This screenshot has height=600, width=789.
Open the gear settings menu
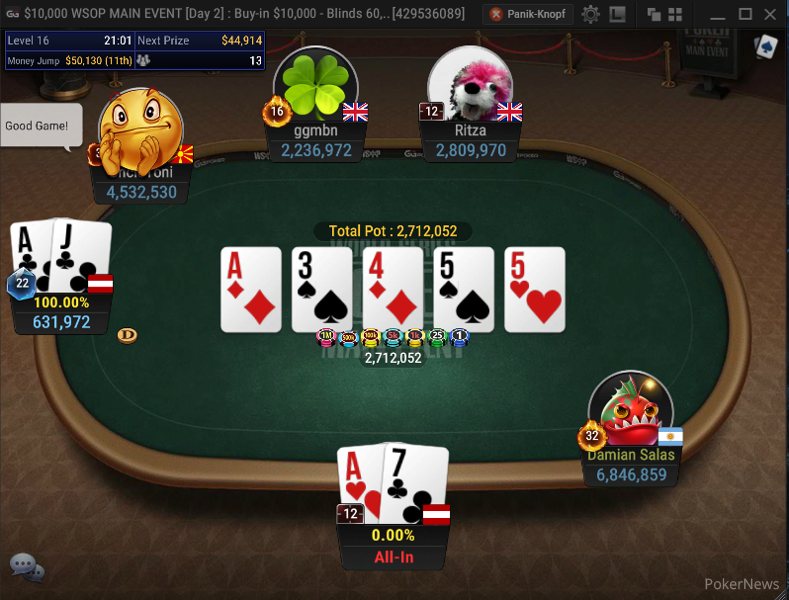tap(591, 14)
